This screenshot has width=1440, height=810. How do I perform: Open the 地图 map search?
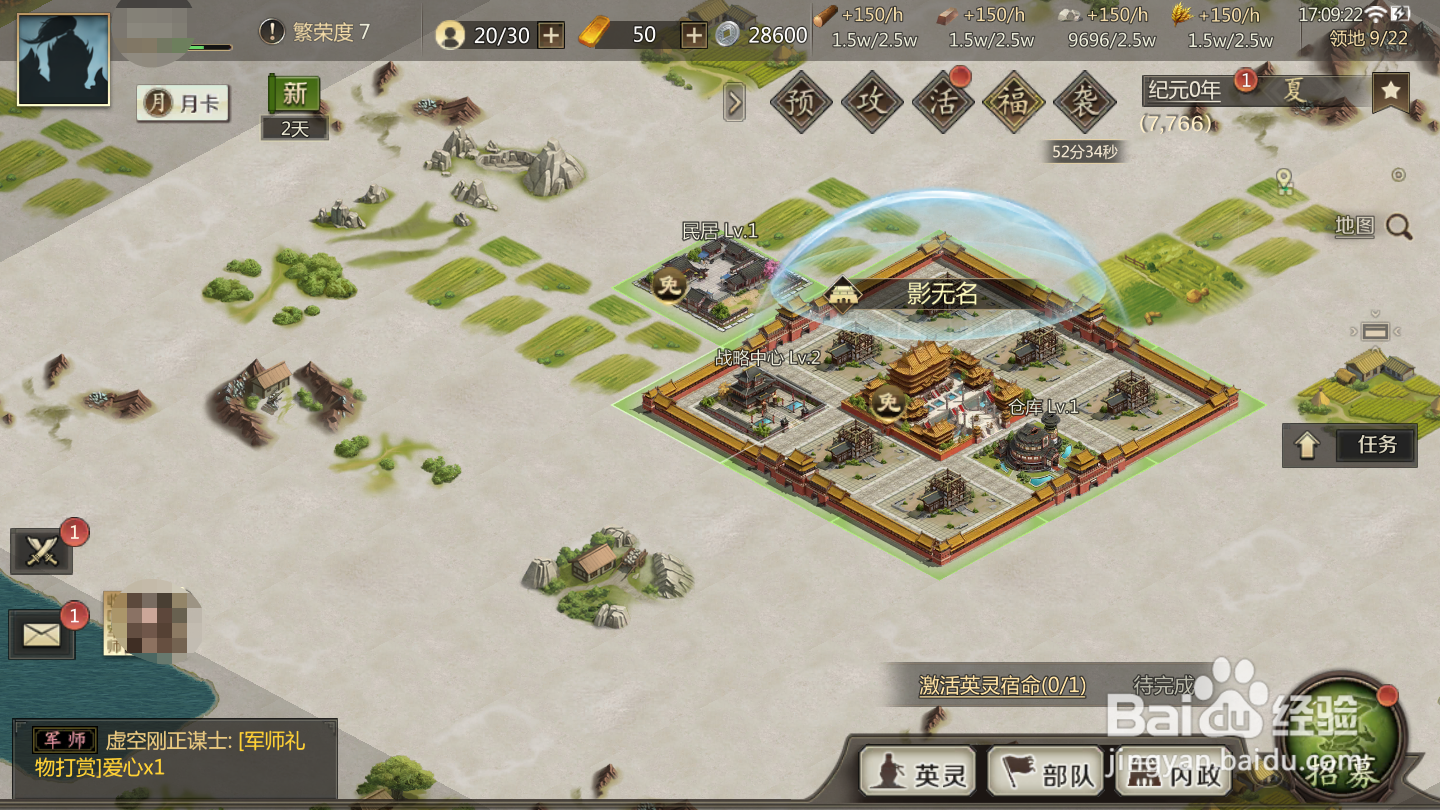point(1374,227)
